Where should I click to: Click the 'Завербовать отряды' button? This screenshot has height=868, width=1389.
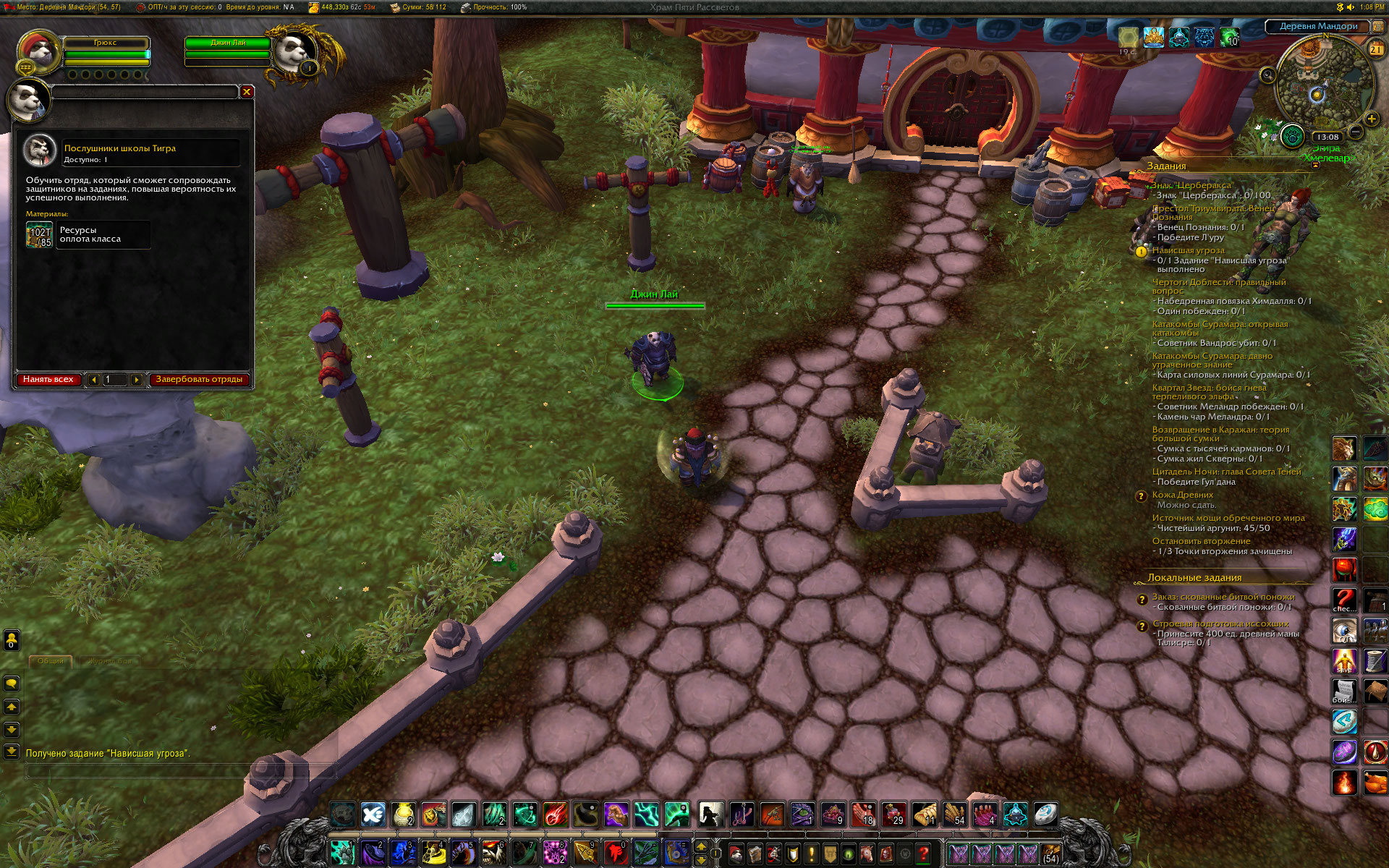(199, 379)
